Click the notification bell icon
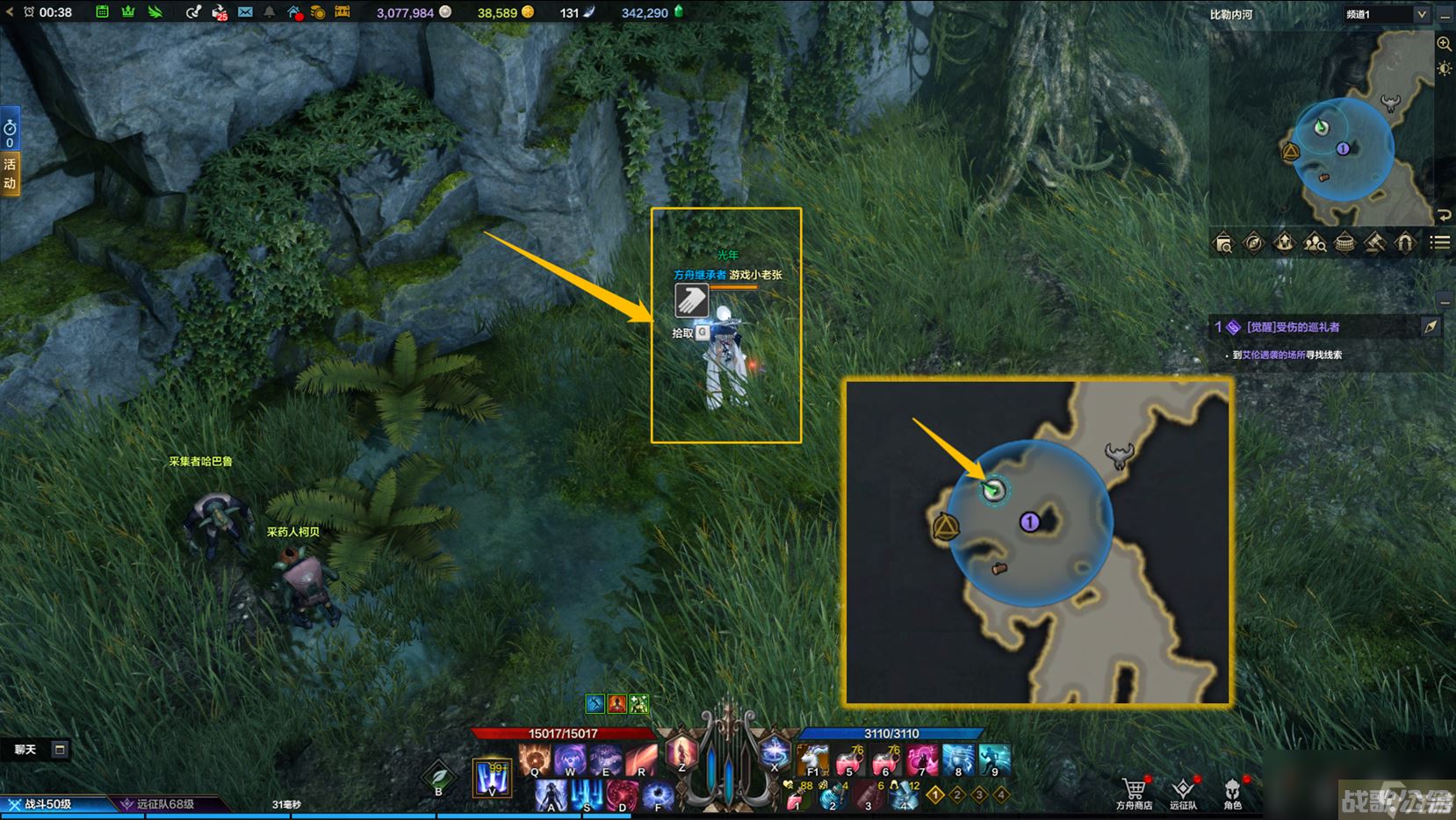1456x820 pixels. pos(270,12)
